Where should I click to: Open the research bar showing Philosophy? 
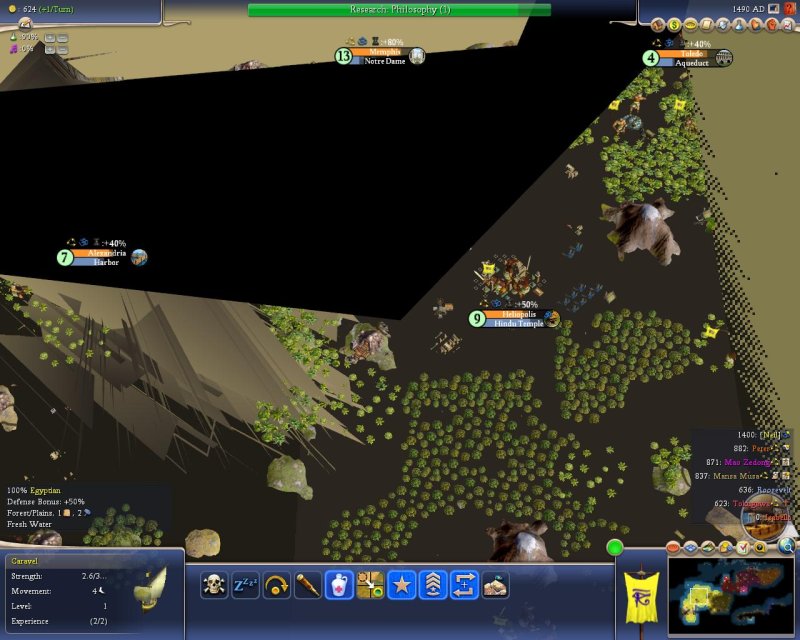pyautogui.click(x=399, y=9)
